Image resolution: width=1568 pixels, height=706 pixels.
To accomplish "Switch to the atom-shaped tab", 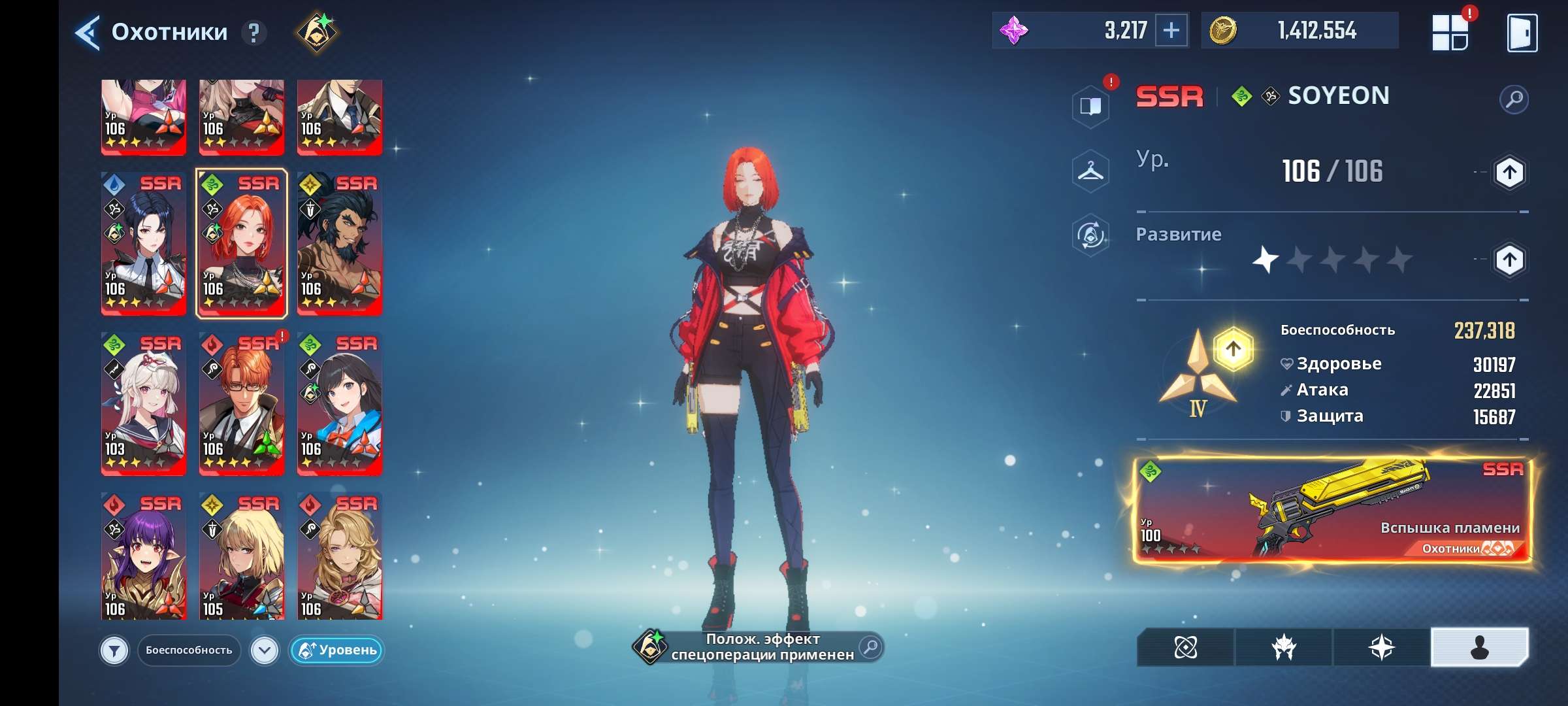I will pos(1186,648).
